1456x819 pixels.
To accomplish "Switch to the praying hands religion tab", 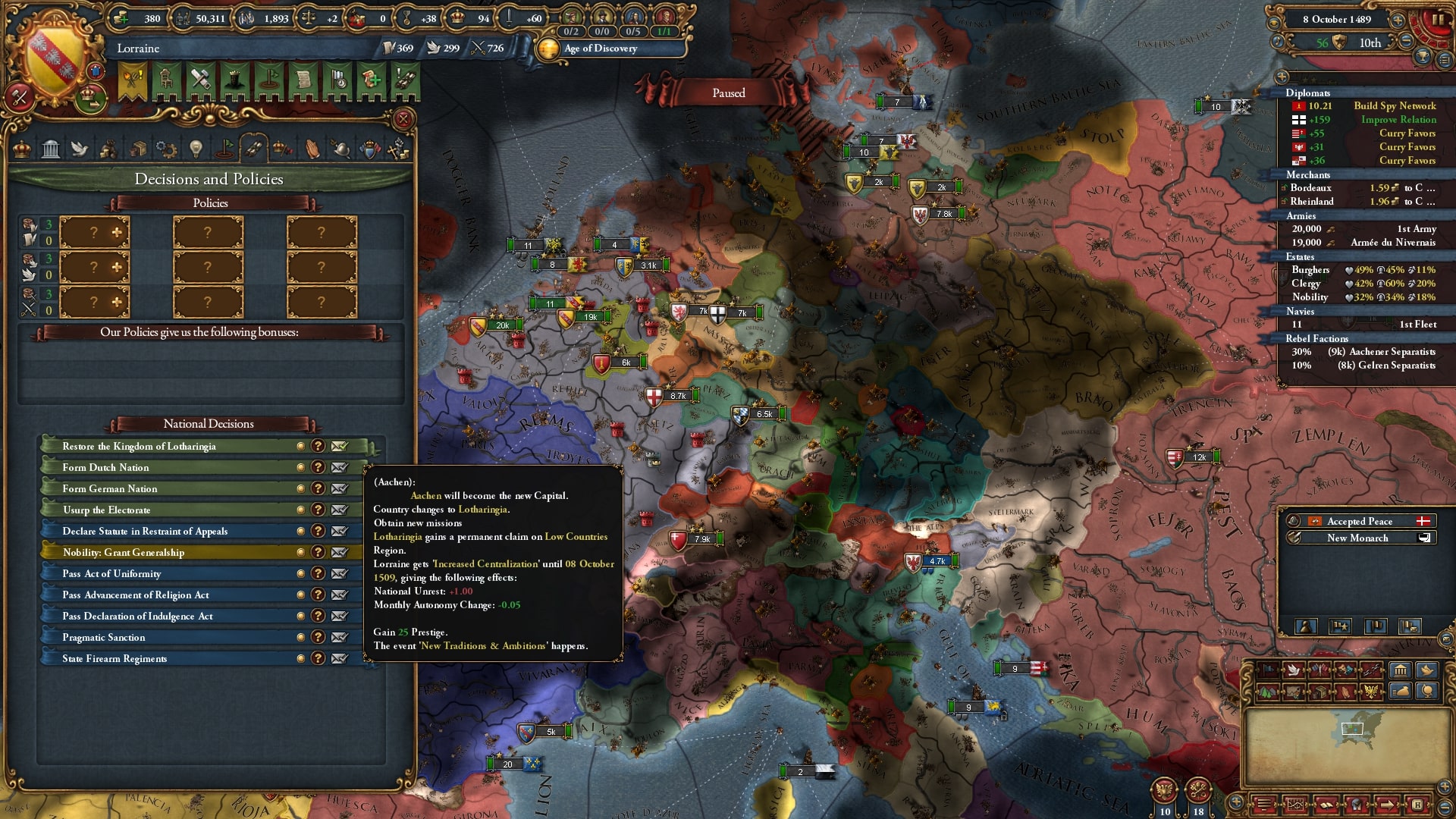I will 312,149.
